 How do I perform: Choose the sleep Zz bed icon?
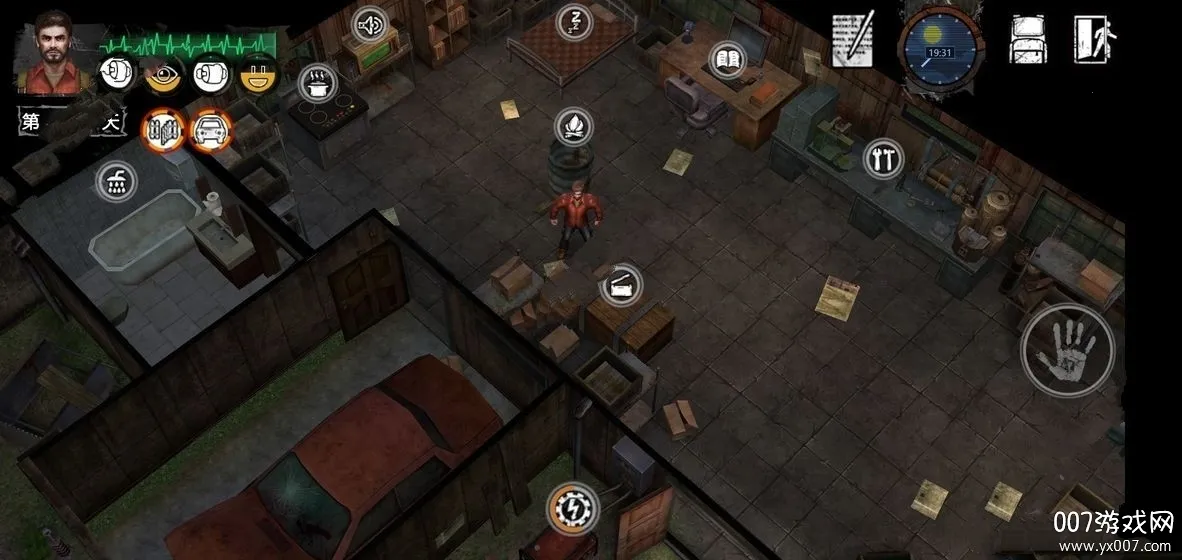tap(574, 21)
